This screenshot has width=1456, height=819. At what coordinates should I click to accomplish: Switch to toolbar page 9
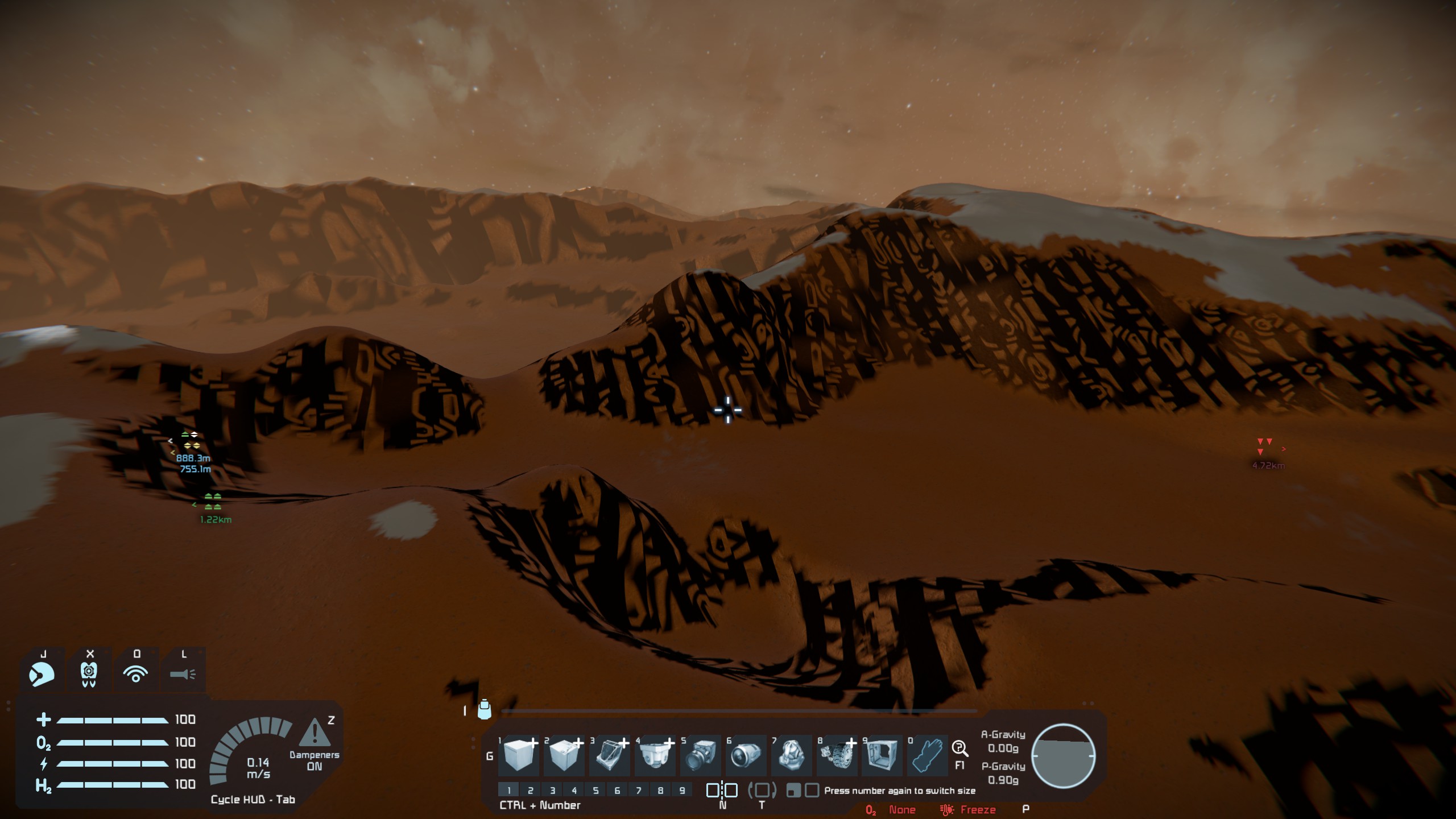click(x=682, y=790)
